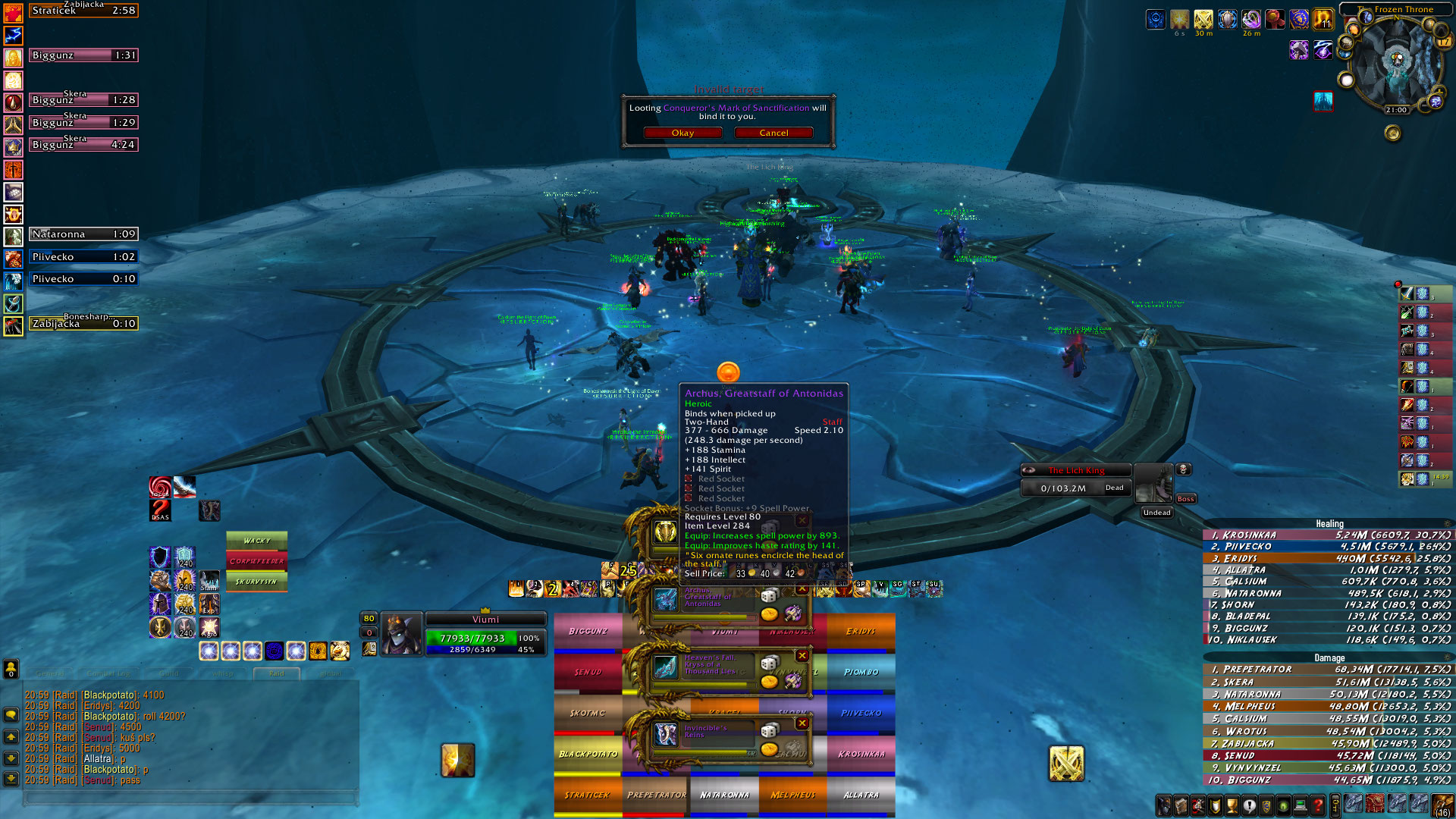The image size is (1456, 819).
Task: Close the Invincible's Reins roll frame
Action: [802, 723]
